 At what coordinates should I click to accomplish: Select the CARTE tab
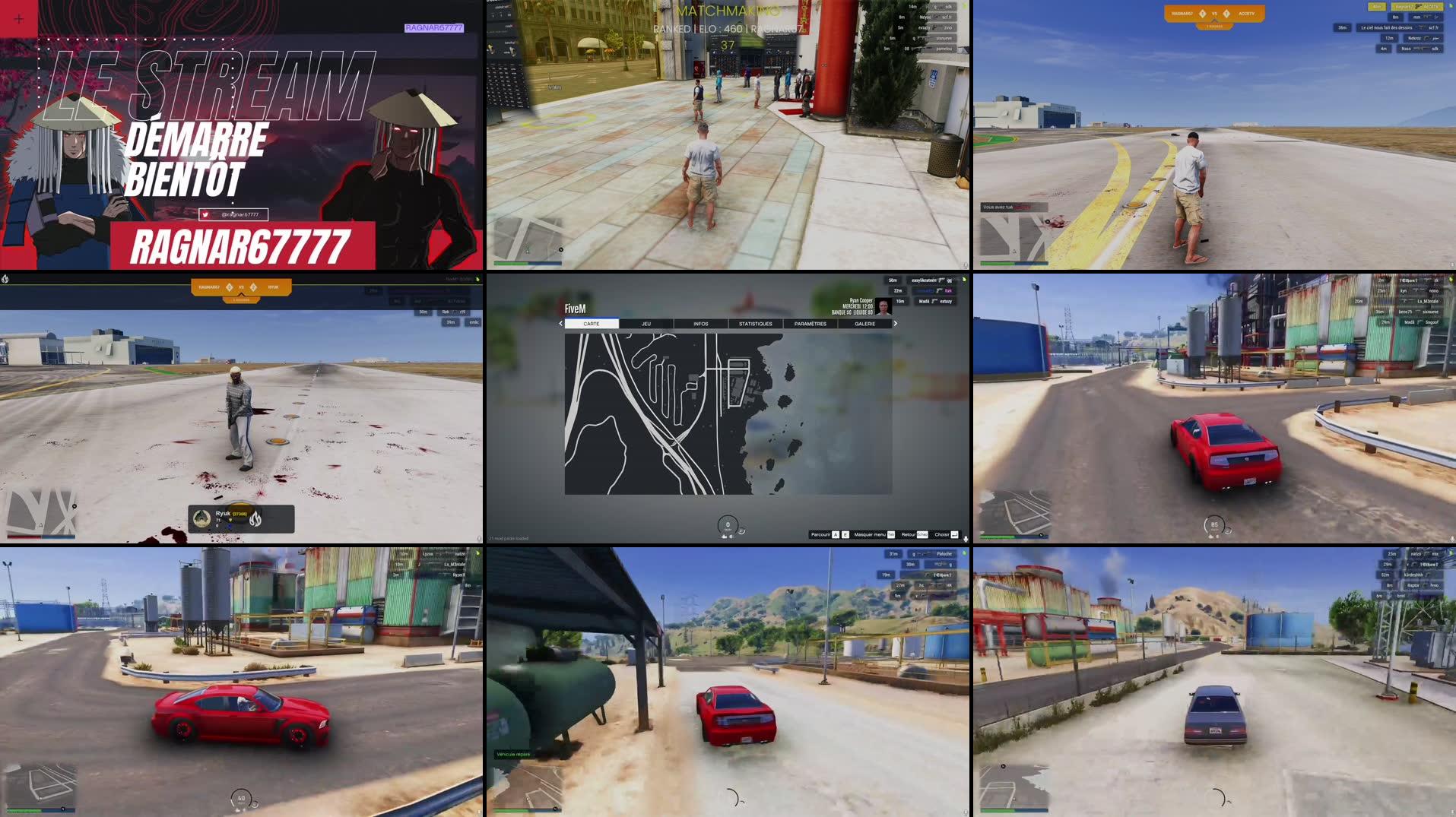[592, 323]
